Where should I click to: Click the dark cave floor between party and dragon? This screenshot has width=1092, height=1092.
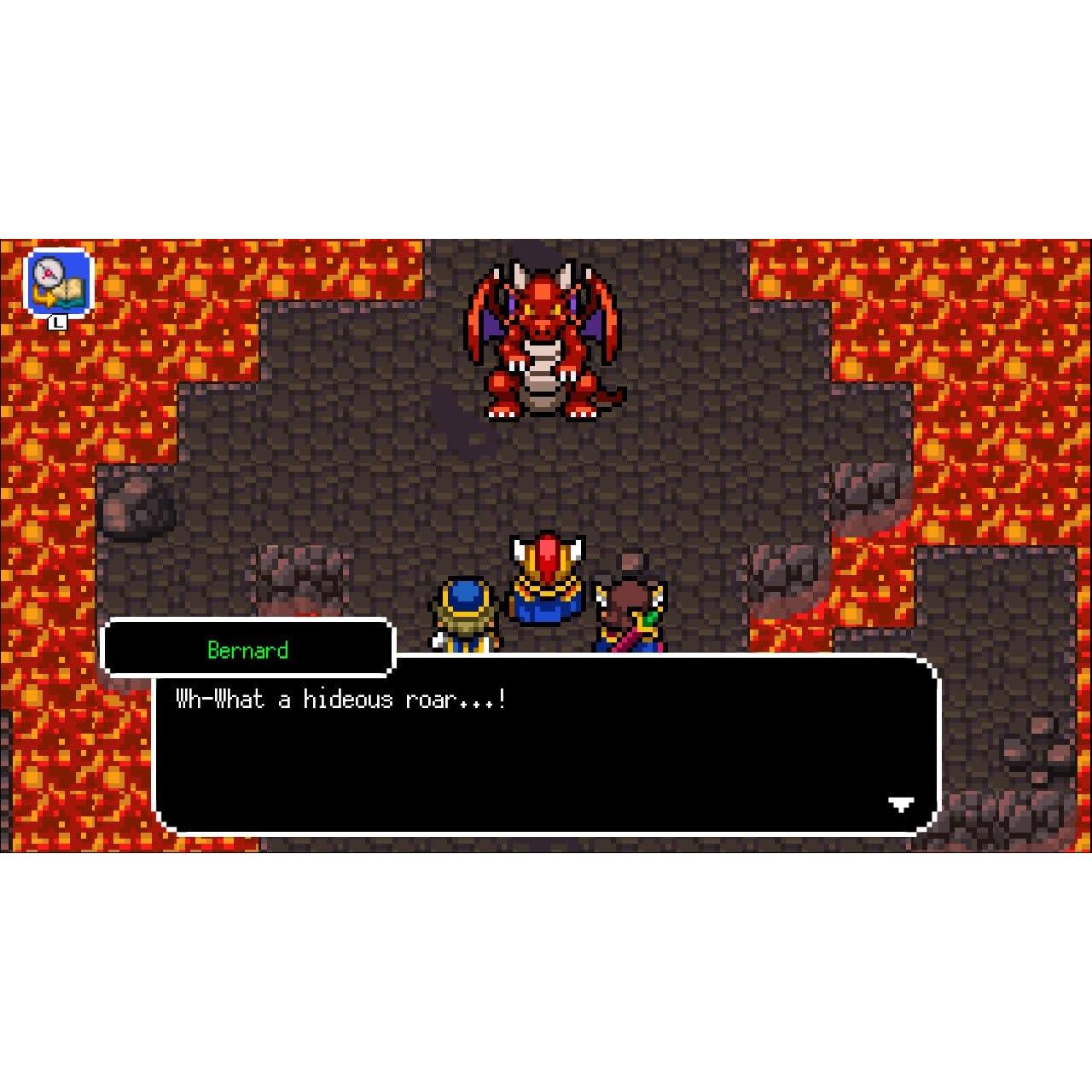click(x=546, y=478)
